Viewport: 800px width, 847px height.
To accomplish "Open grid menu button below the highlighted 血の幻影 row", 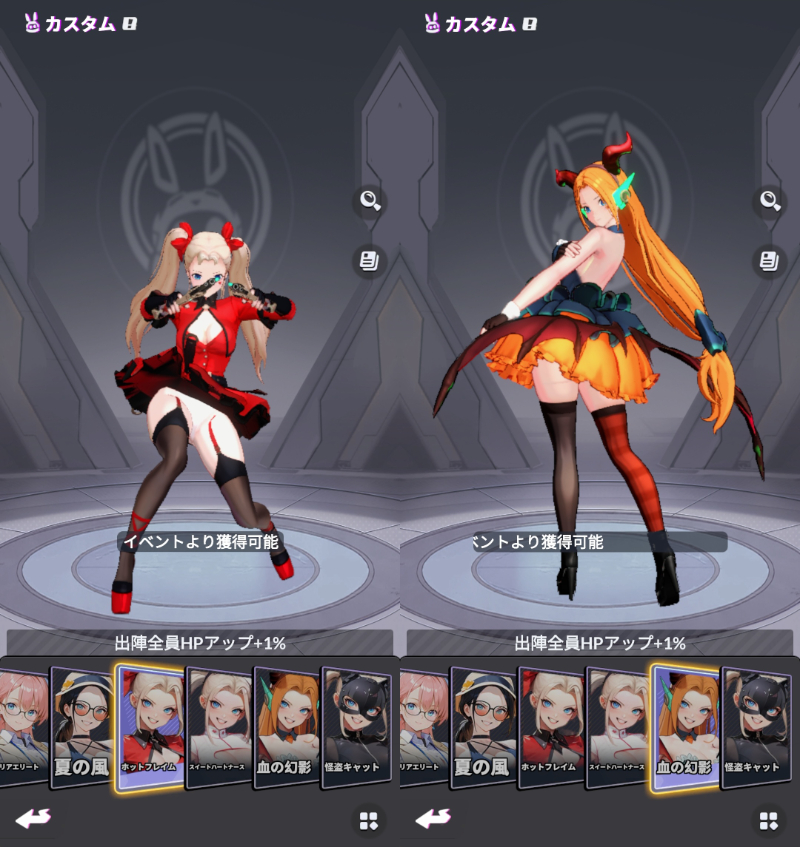I will click(768, 821).
